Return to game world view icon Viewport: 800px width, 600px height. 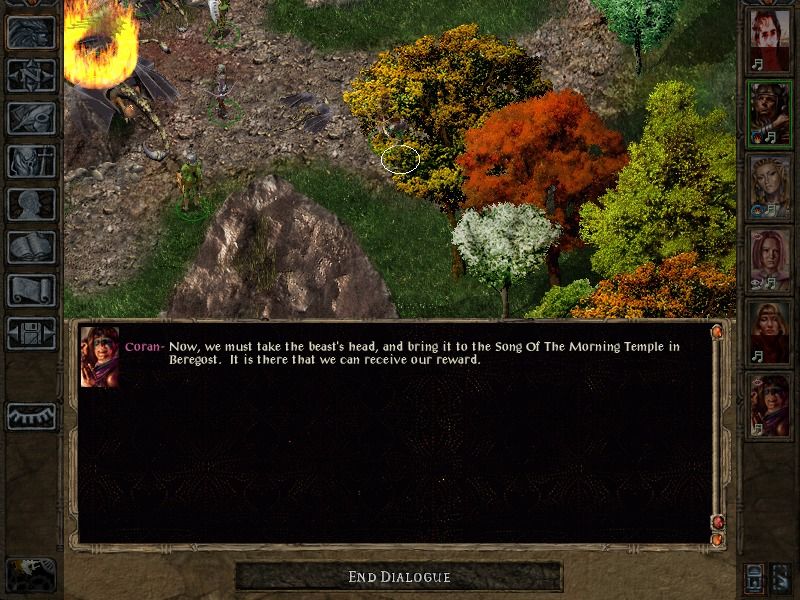coord(31,32)
